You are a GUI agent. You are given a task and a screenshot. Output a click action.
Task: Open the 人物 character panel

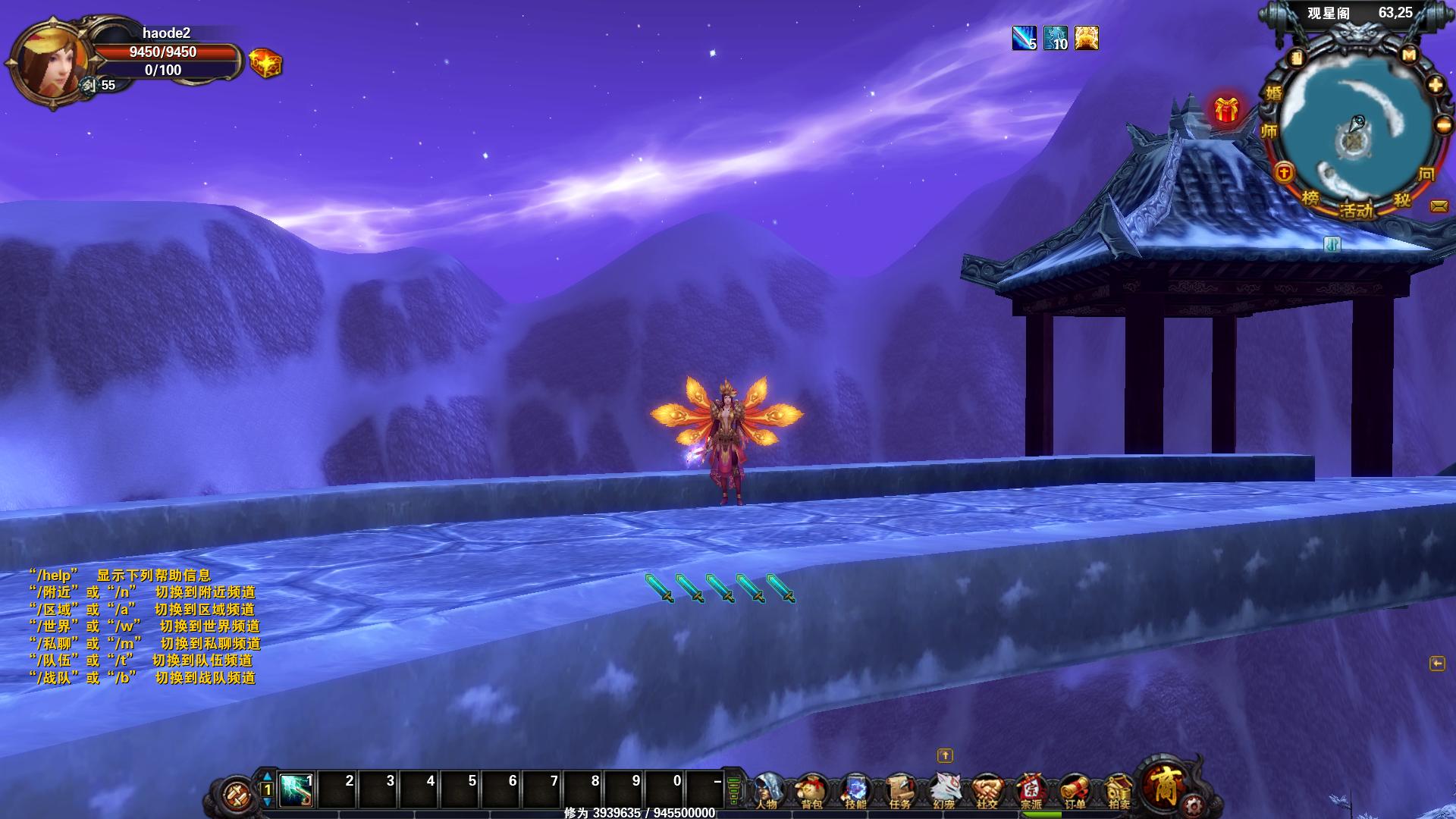[768, 791]
